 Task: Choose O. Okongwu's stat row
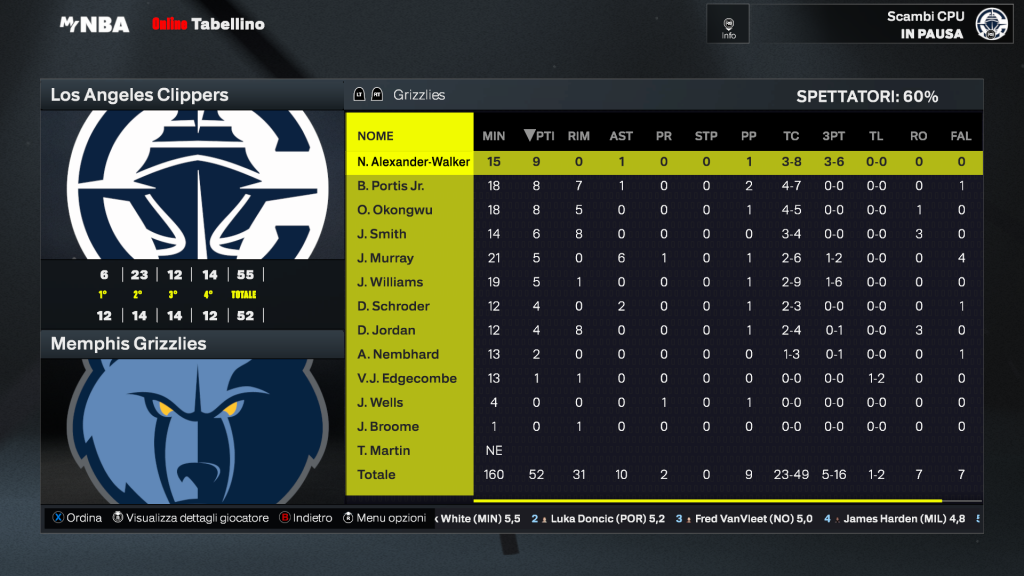pos(390,210)
